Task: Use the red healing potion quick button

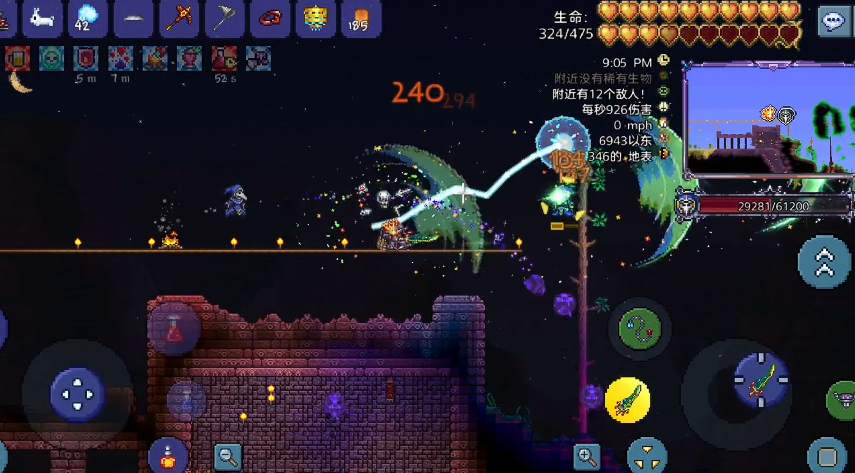Action: 173,330
